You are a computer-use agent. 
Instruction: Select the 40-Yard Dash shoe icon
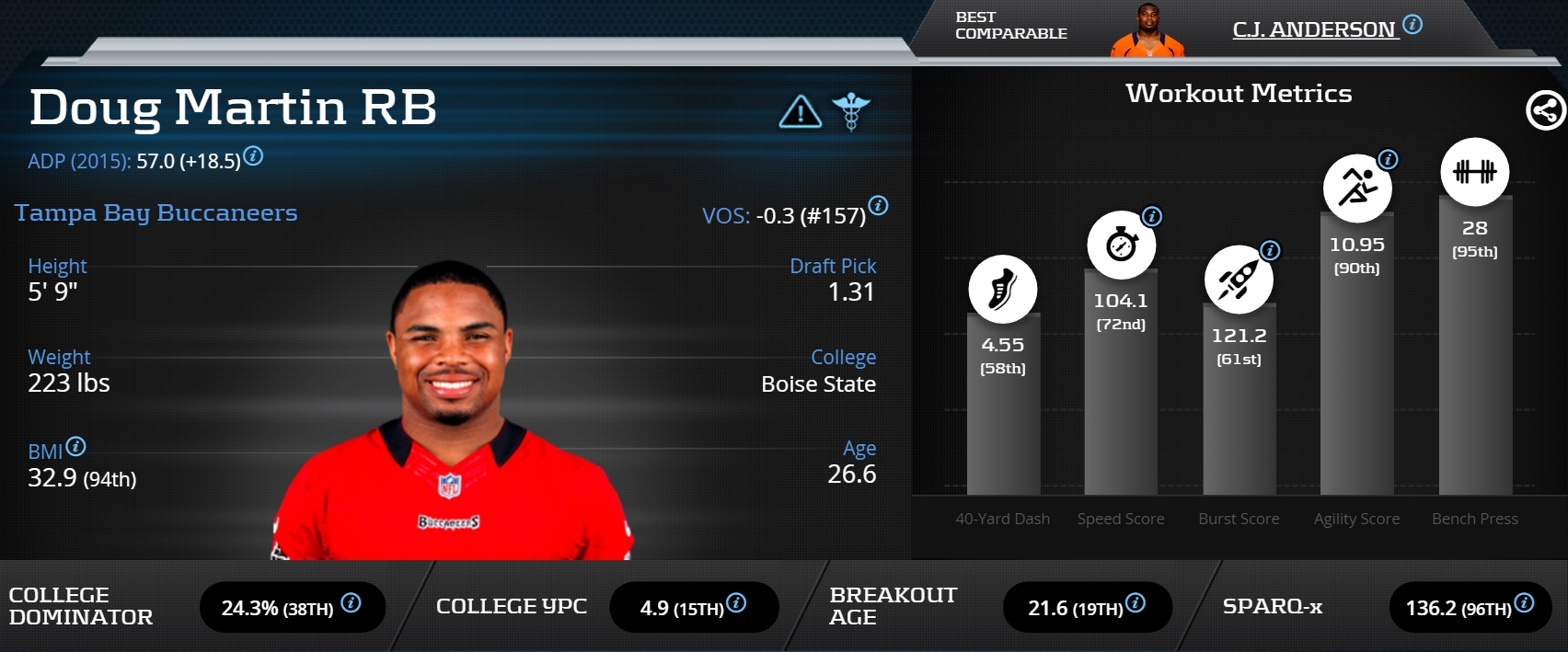(1002, 289)
